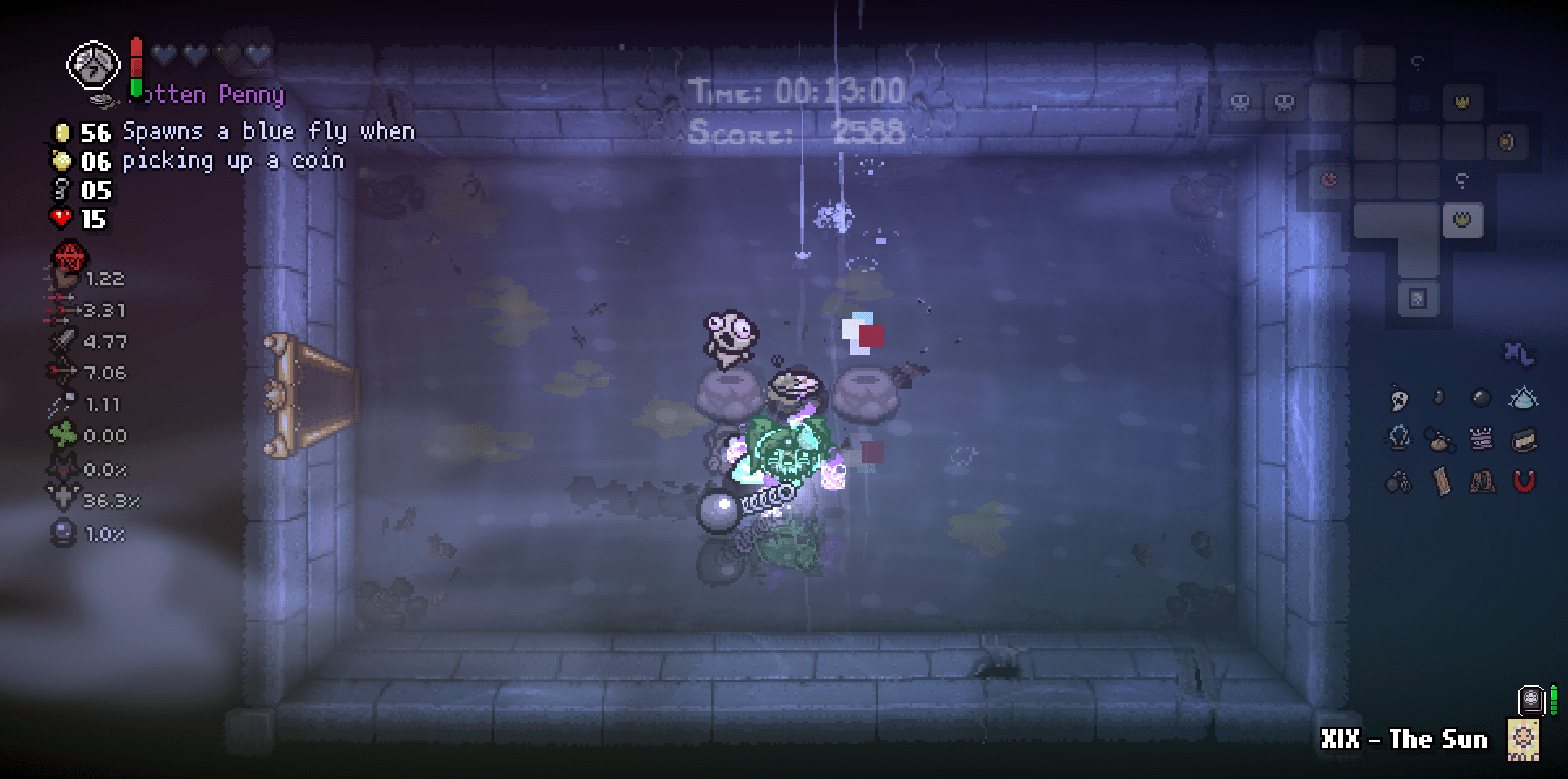Screen dimensions: 1568x779
Task: Select the current highlighted room on the minimap
Action: coord(1464,219)
